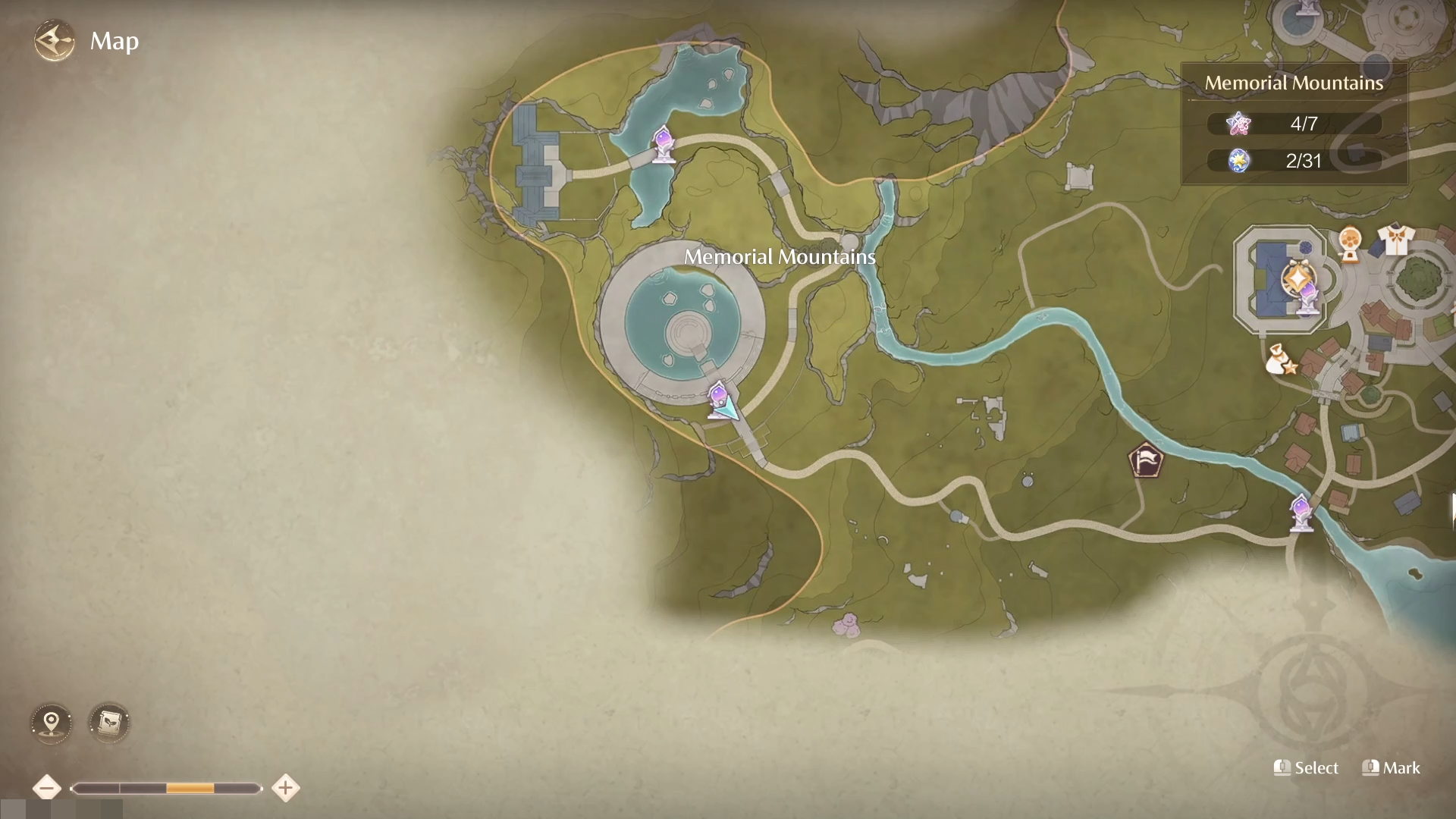Select the Memorial Mountains label on the map
The image size is (1456, 819).
(780, 258)
